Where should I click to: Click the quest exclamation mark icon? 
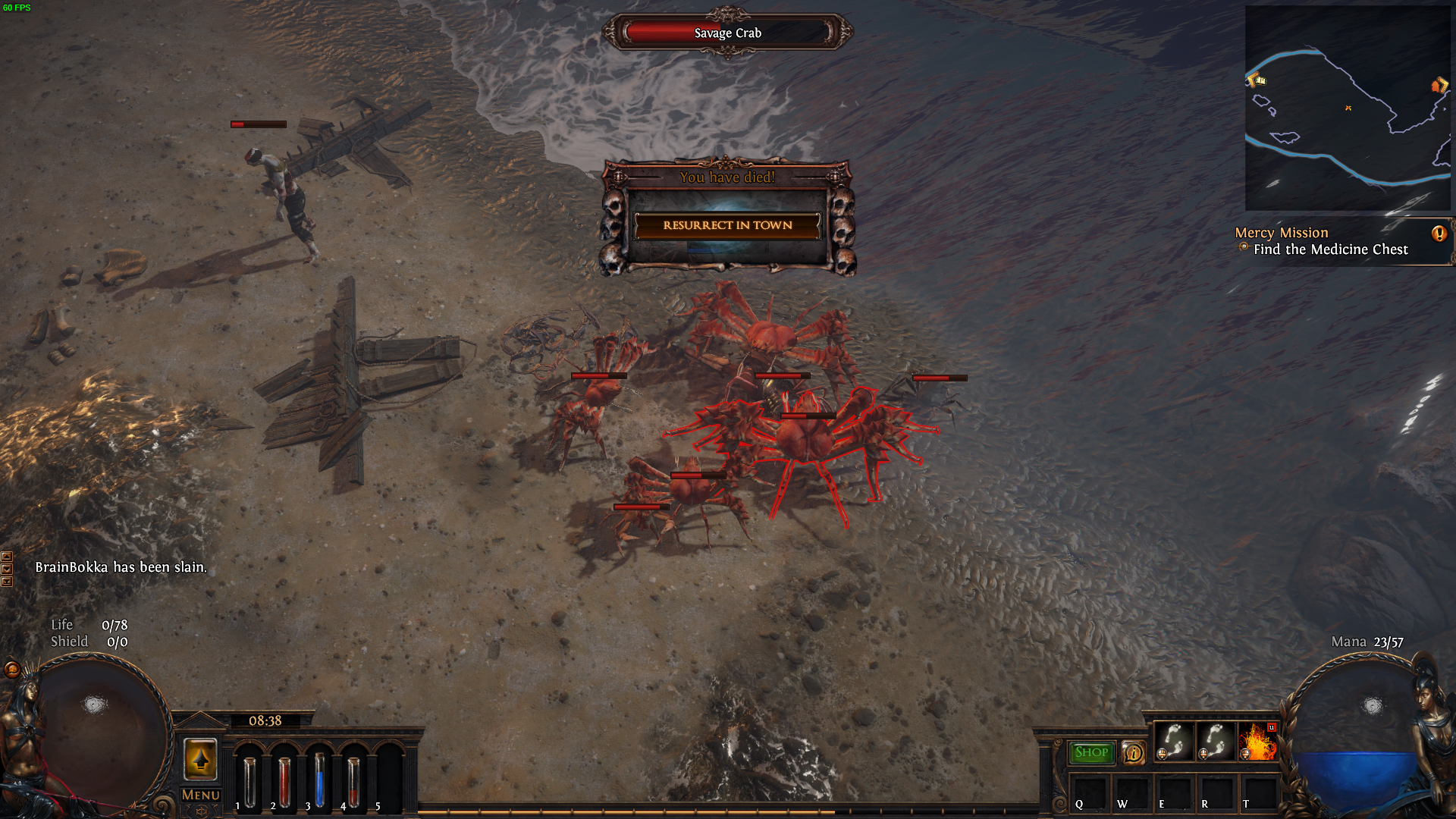pos(1439,234)
